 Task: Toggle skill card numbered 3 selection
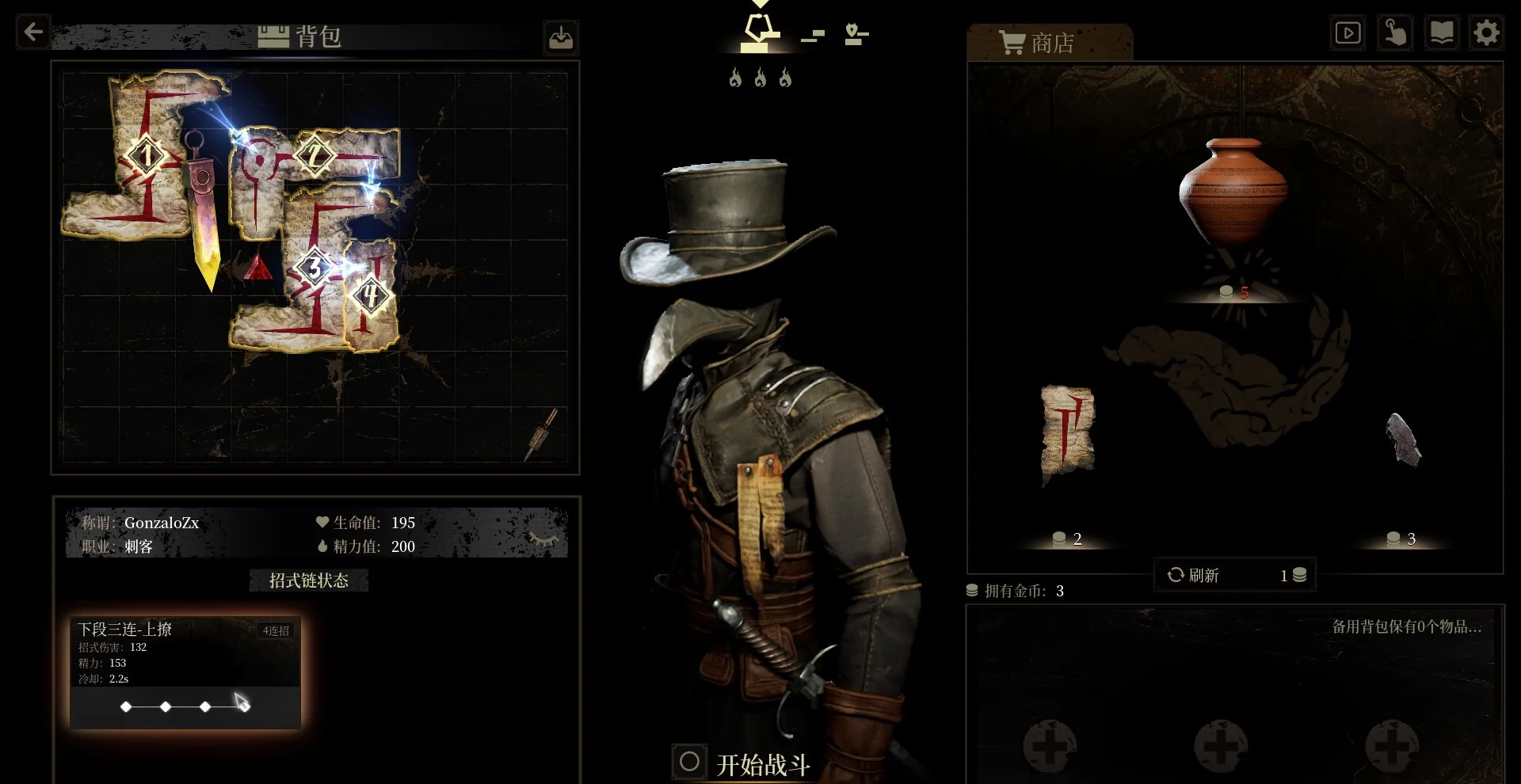coord(315,268)
